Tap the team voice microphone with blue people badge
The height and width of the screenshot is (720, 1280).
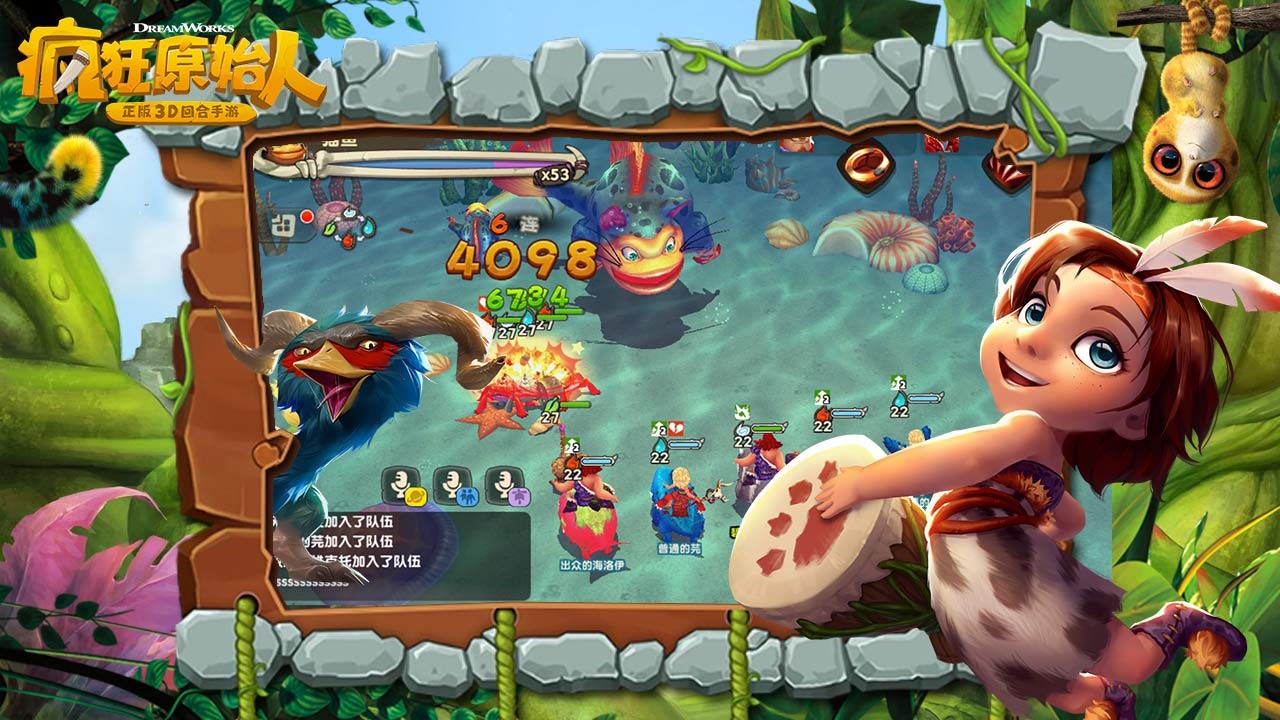453,486
